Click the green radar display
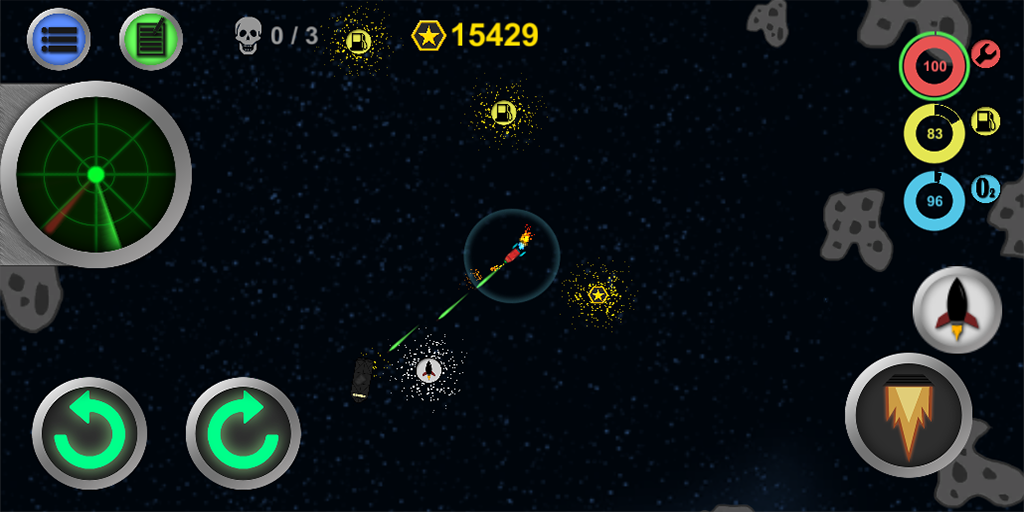Viewport: 1024px width, 512px height. (x=96, y=175)
